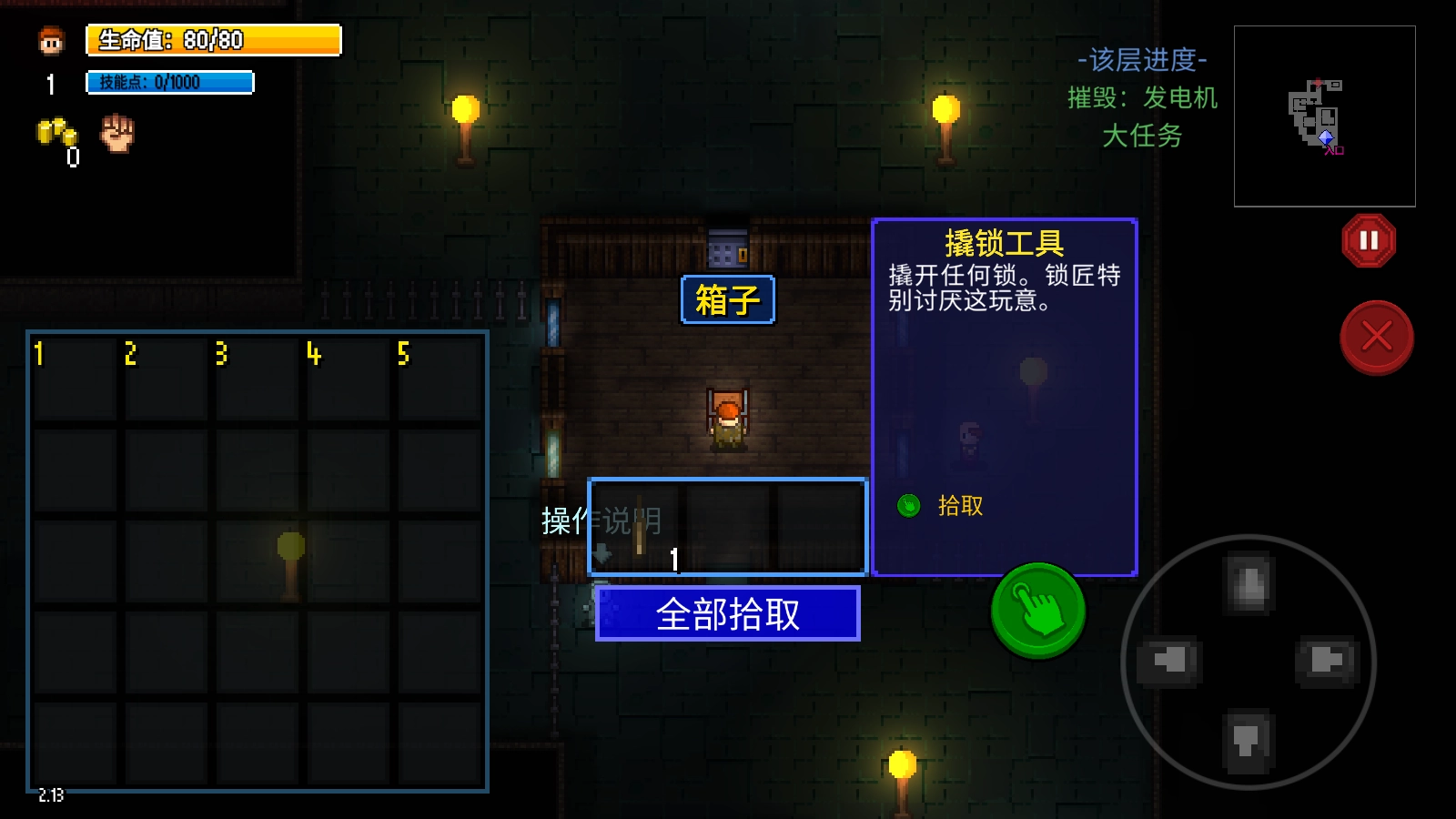1456x819 pixels.
Task: Tap the 操作说明 instructions text
Action: (602, 521)
